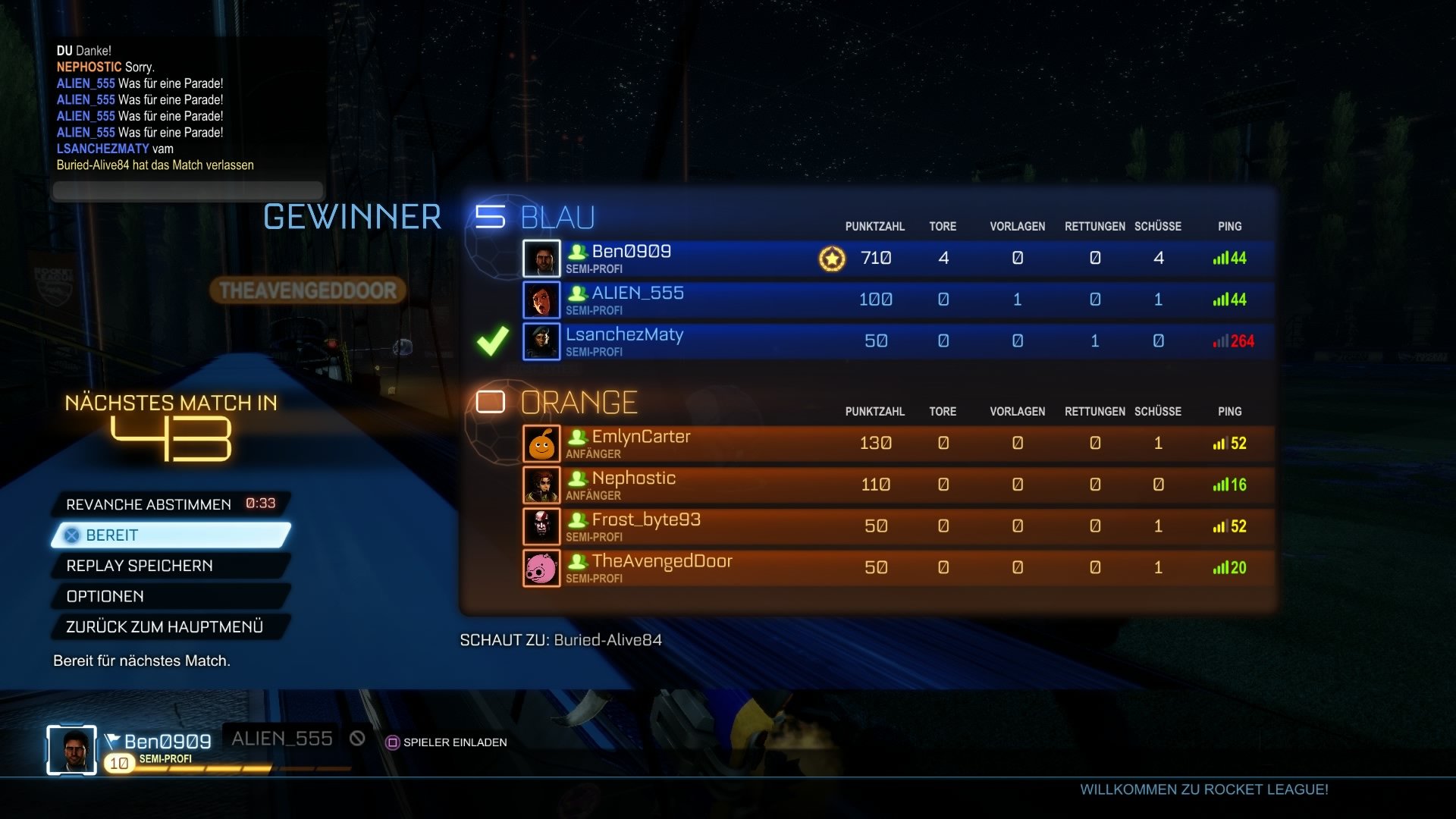Click the platform icon beside Frost_byte93's name

[579, 519]
